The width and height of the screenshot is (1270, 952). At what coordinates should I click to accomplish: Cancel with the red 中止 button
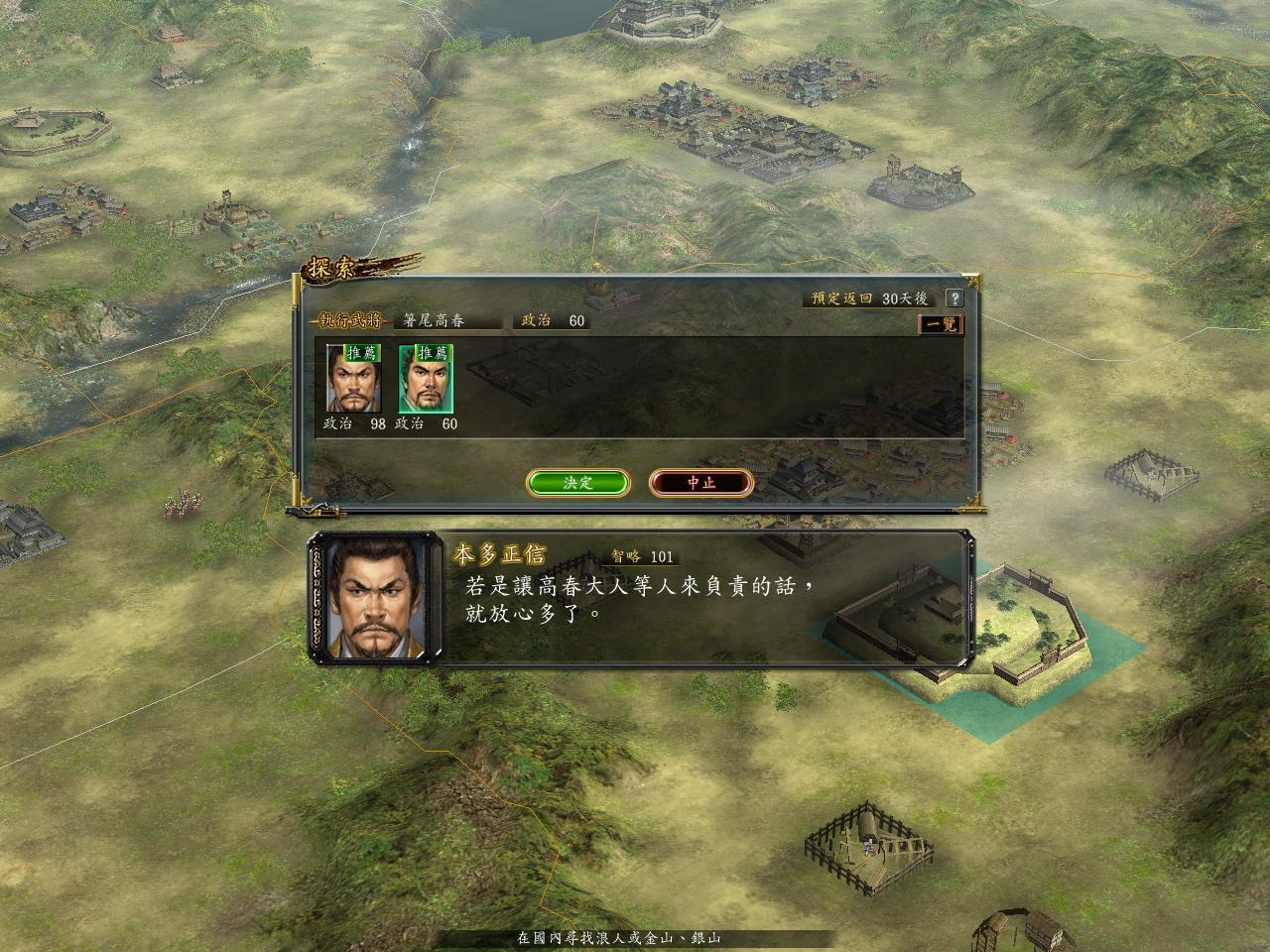pos(701,483)
